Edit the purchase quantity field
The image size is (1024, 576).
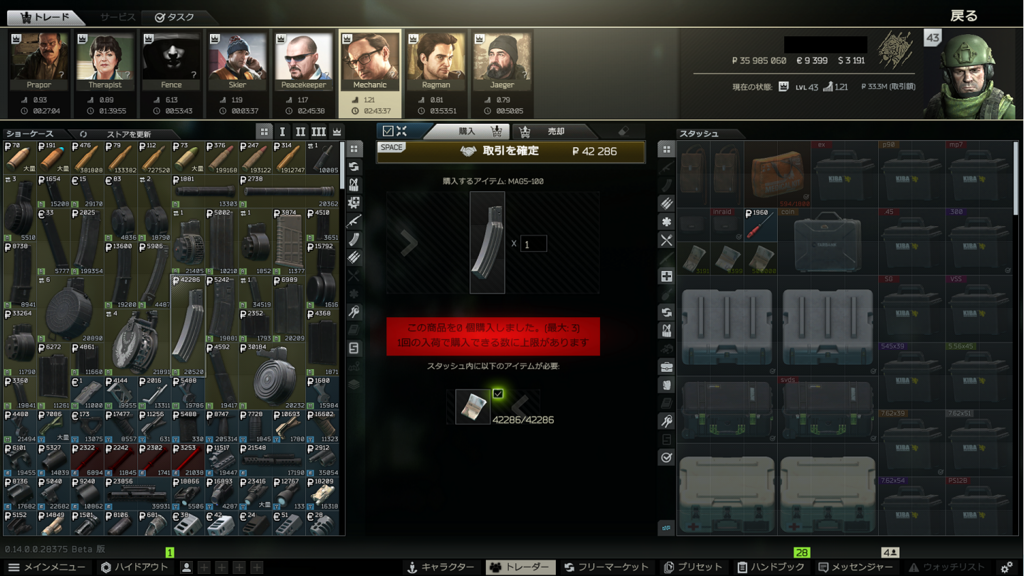(x=533, y=243)
